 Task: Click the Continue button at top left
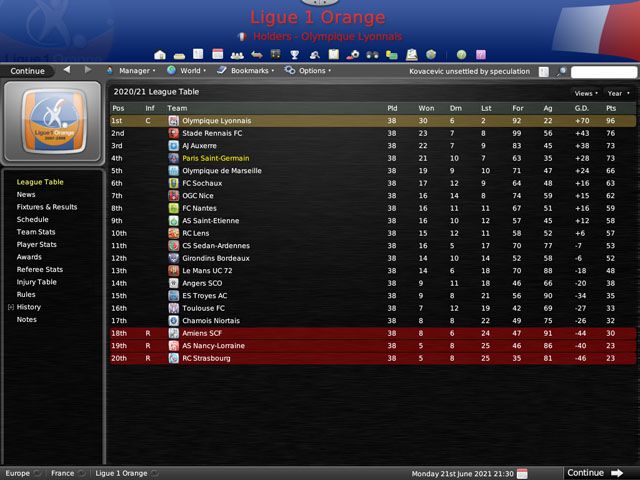[x=28, y=71]
